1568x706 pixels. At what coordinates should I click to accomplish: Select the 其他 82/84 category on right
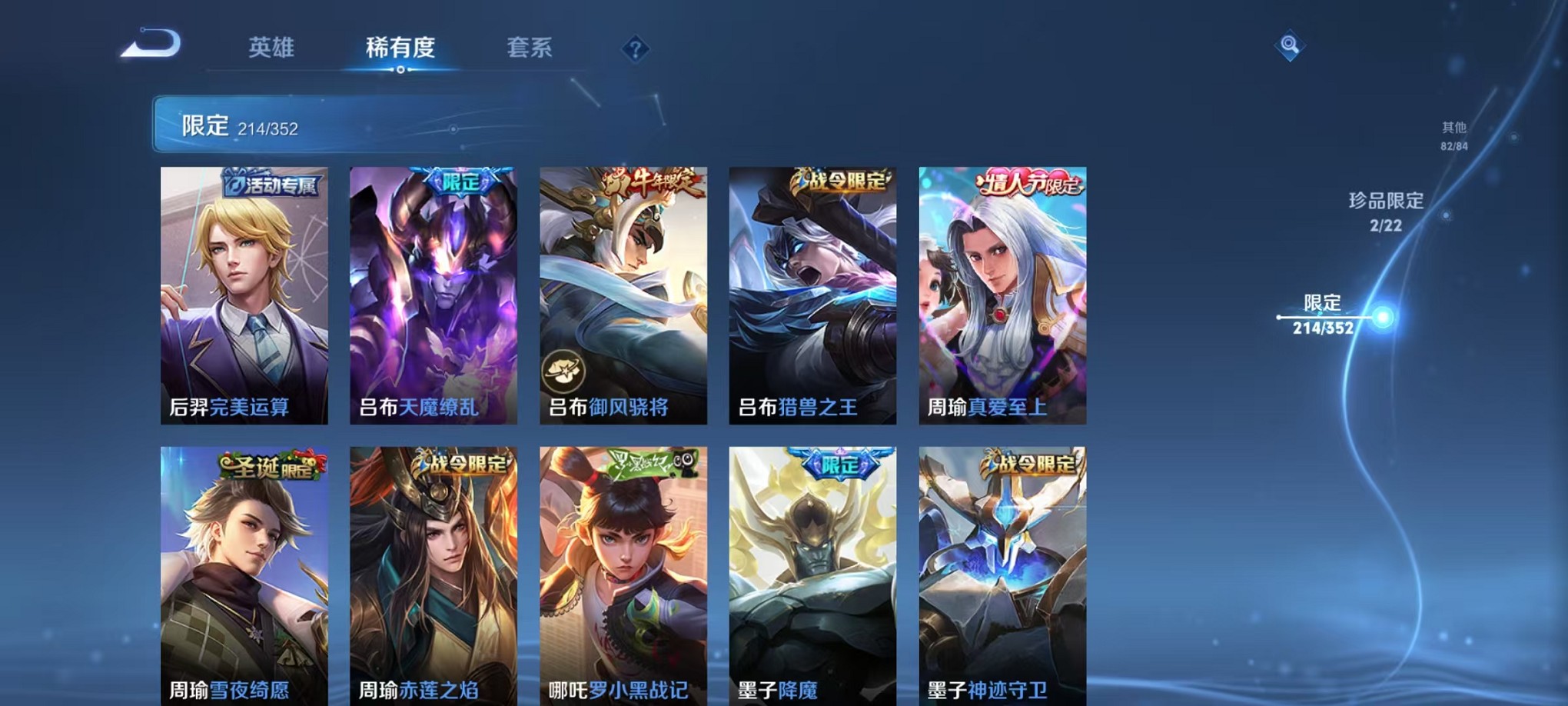pyautogui.click(x=1453, y=138)
